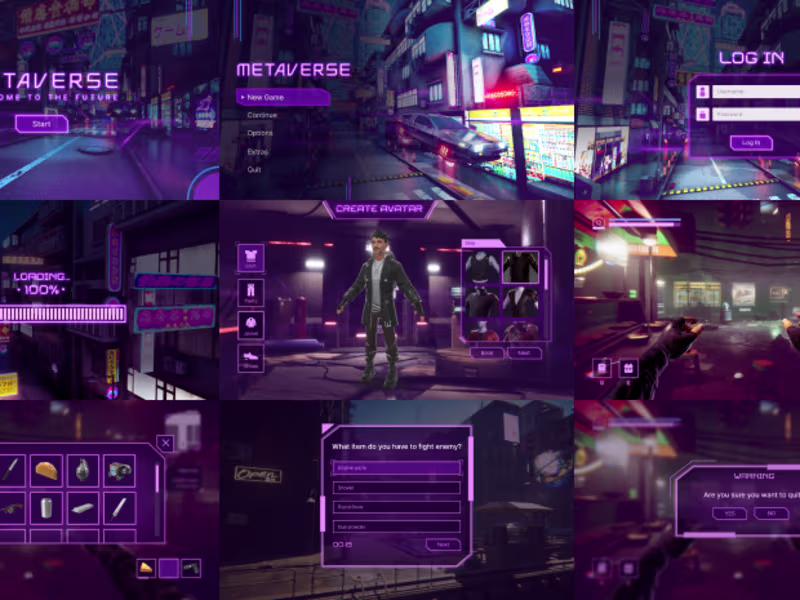
Task: Click Back in the Create Avatar panel
Action: point(487,352)
